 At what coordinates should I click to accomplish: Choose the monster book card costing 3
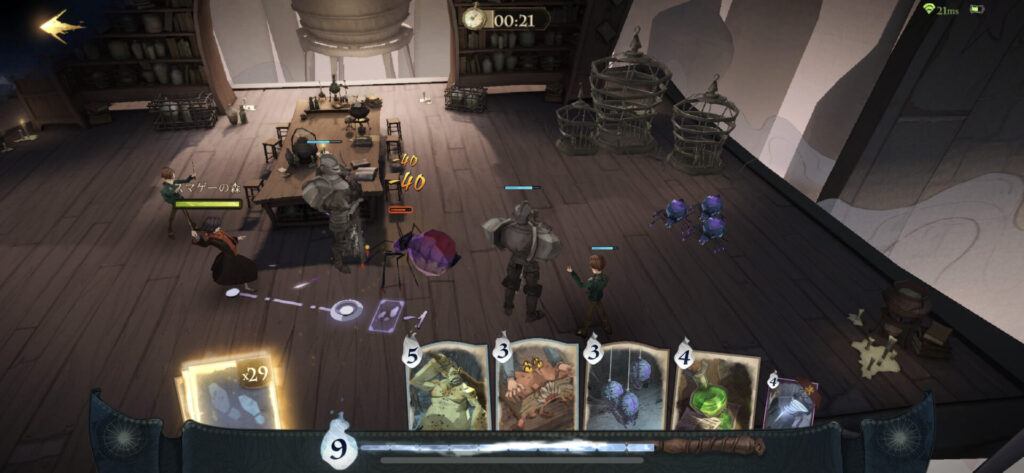(x=537, y=388)
